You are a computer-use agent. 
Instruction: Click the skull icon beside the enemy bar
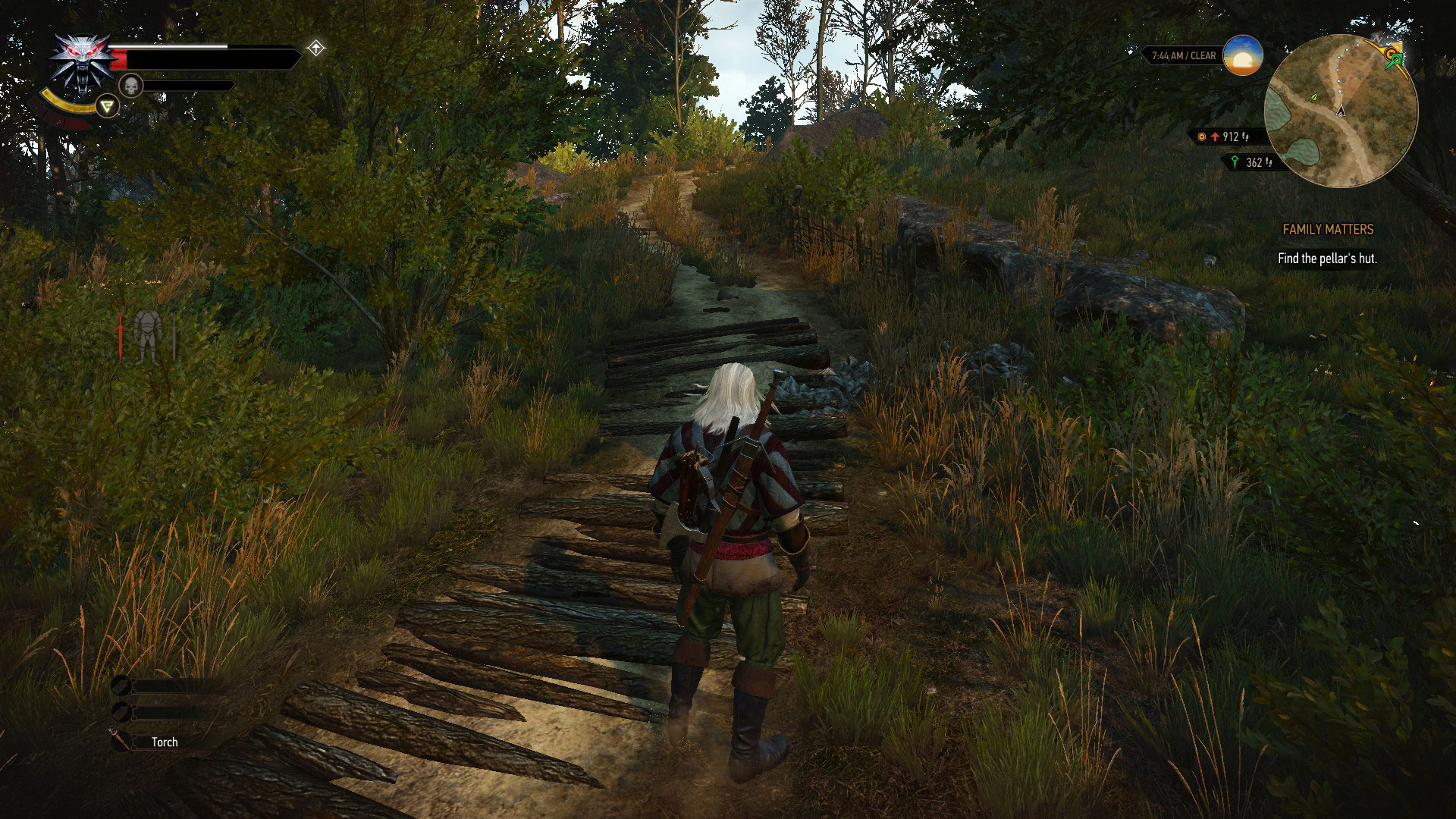pos(132,86)
